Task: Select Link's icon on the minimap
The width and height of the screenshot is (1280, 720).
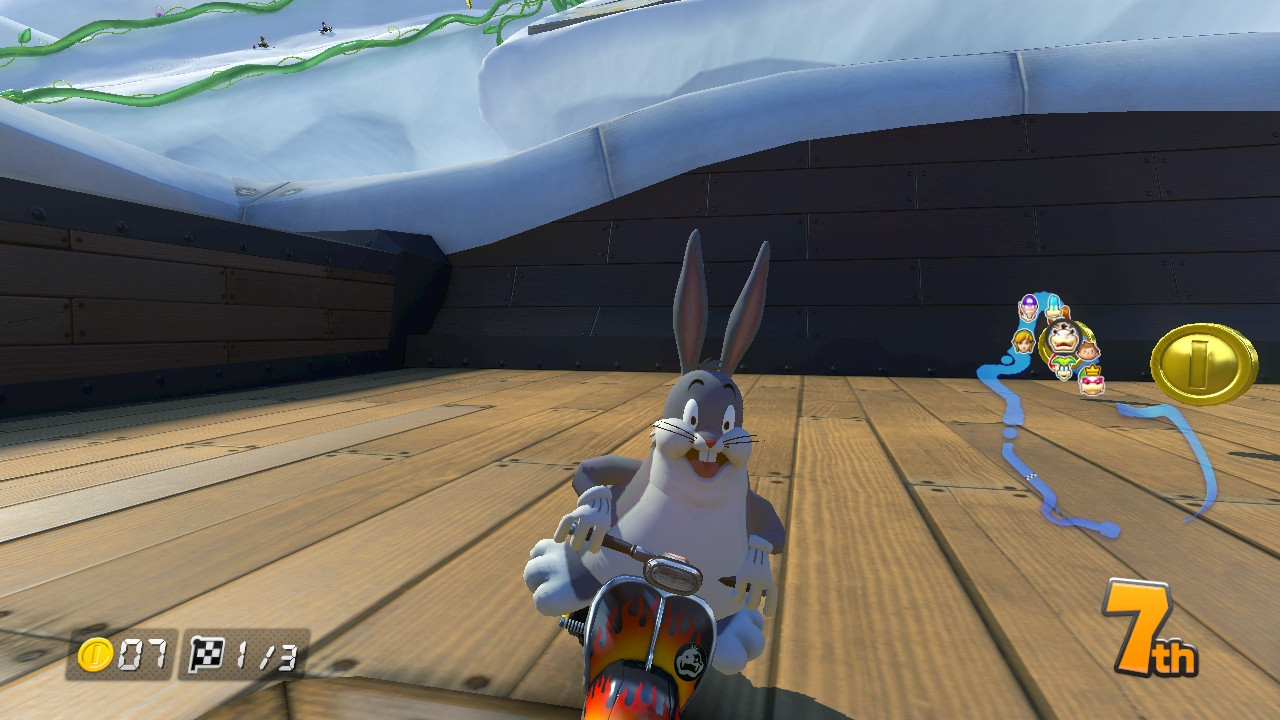Action: point(1023,342)
